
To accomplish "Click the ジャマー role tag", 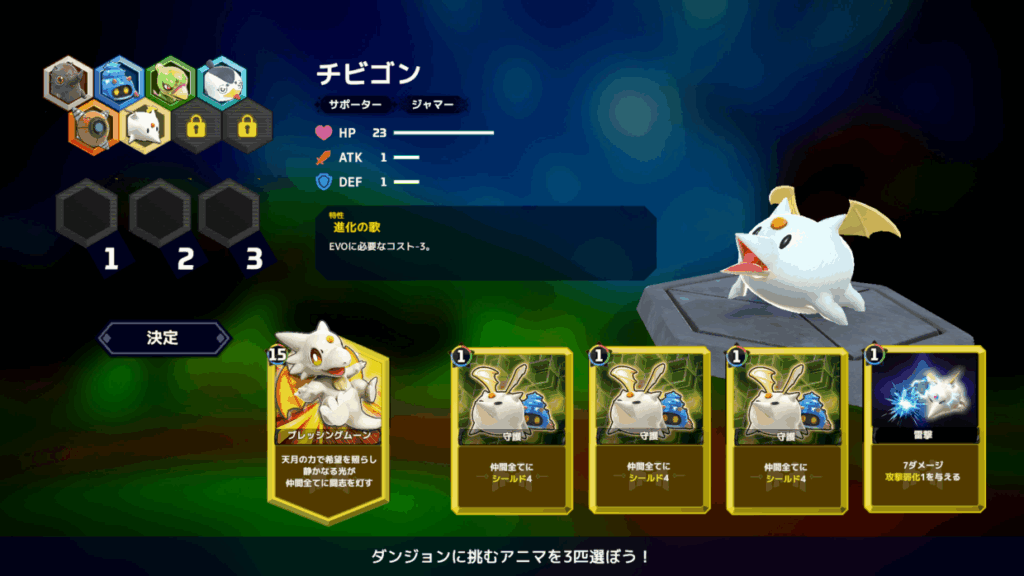I will pyautogui.click(x=432, y=104).
